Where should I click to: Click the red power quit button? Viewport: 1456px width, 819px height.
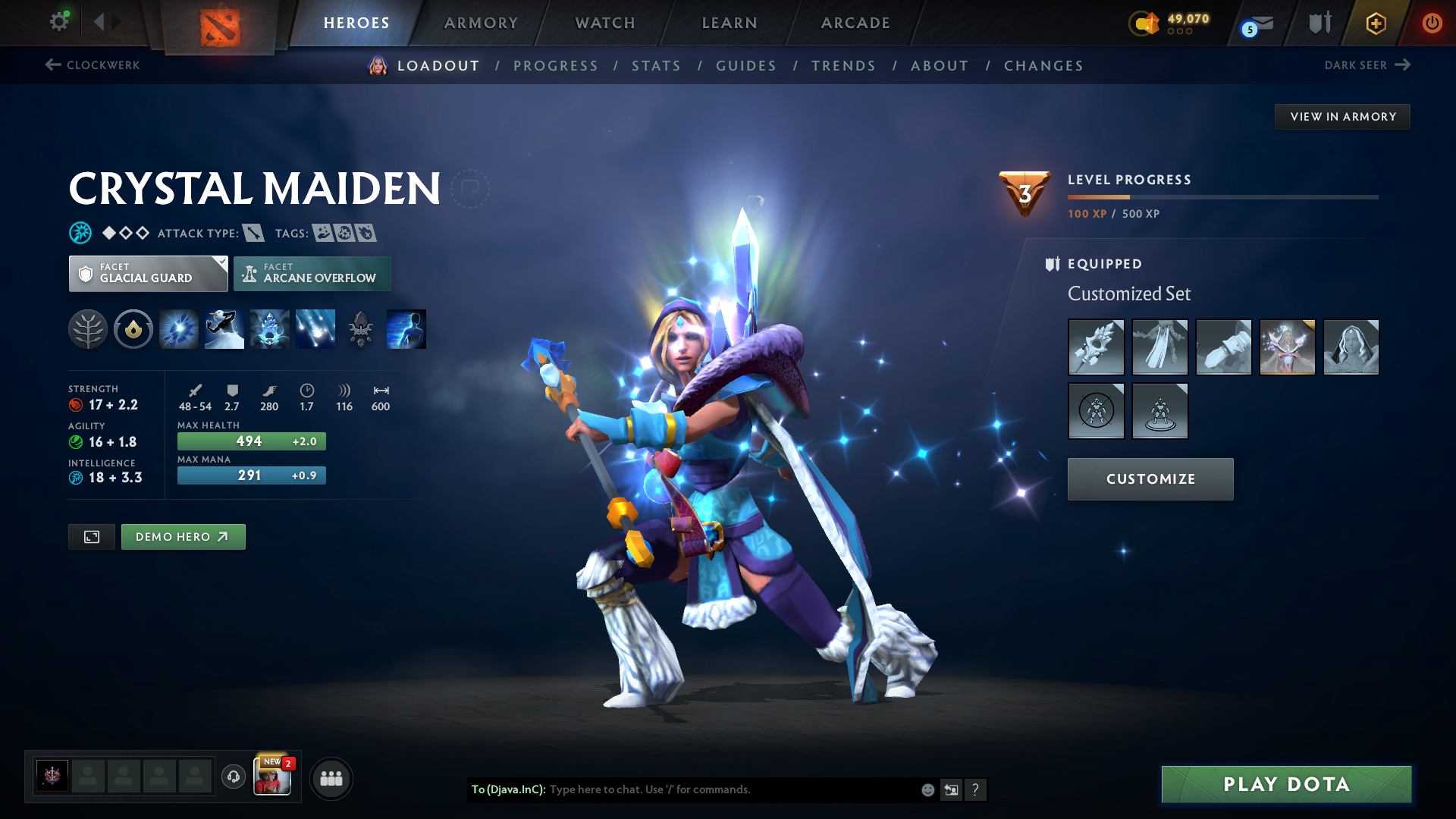click(x=1432, y=23)
